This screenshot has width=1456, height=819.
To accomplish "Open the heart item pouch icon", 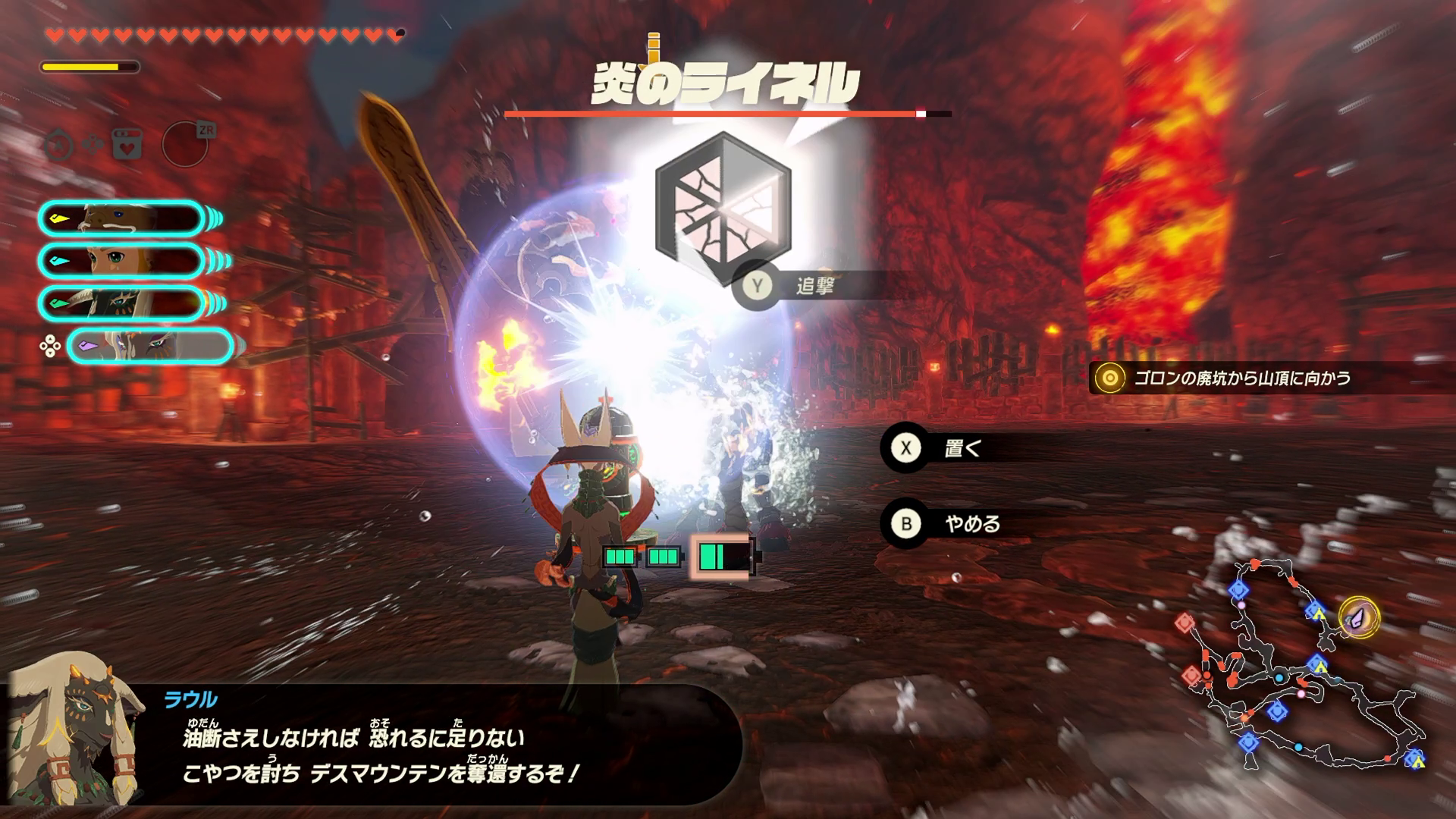I will 127,143.
